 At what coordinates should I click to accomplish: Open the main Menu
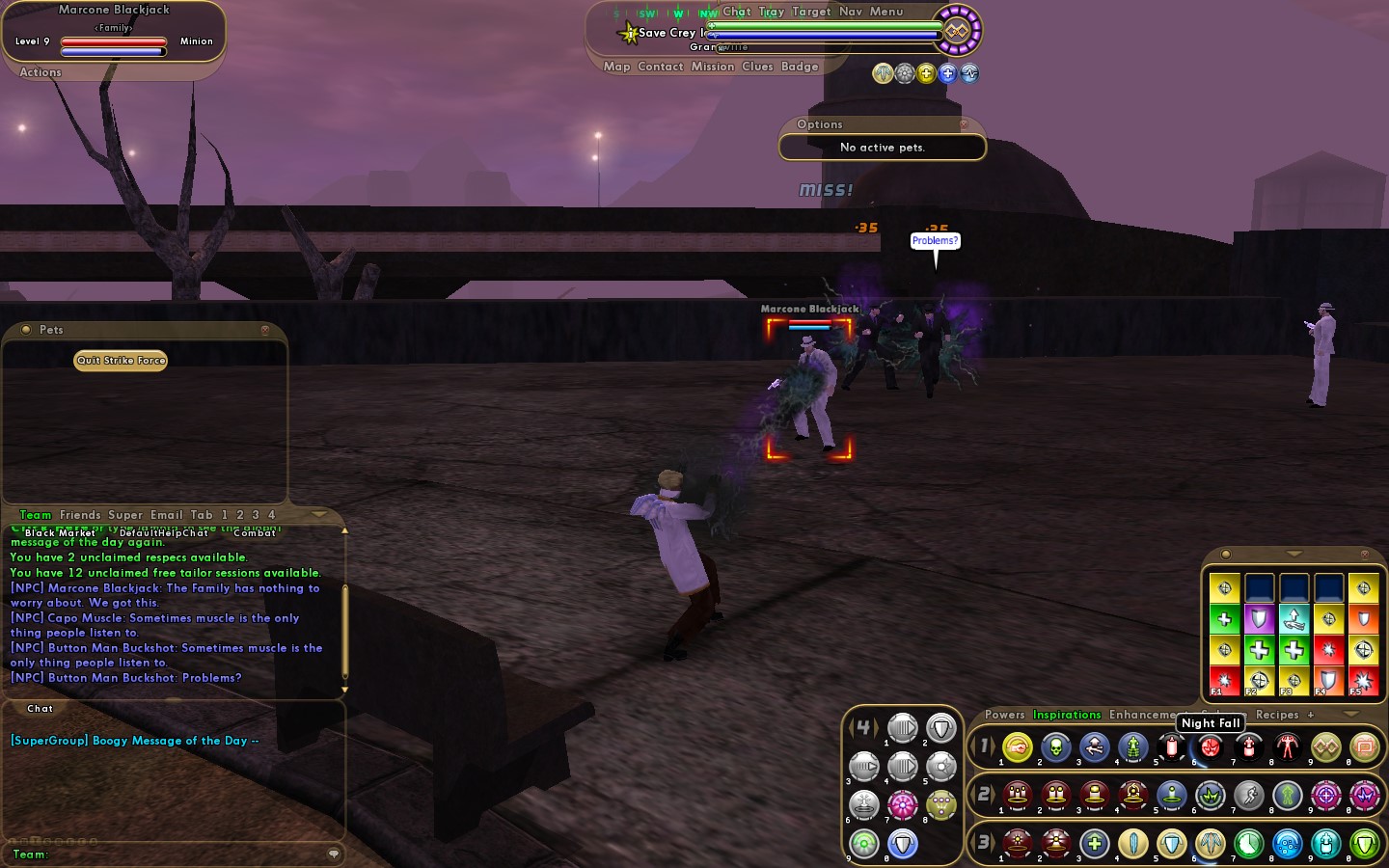(x=886, y=12)
